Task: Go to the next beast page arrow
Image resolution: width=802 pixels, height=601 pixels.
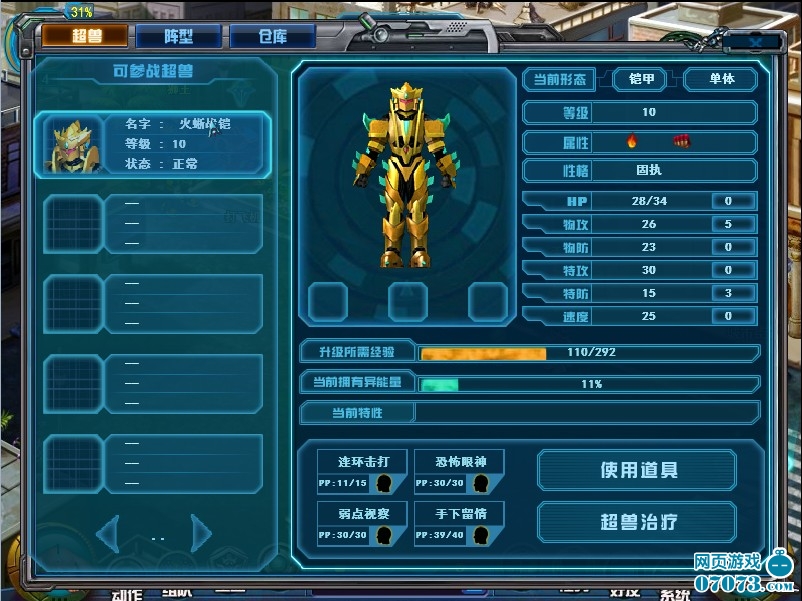Action: [201, 531]
